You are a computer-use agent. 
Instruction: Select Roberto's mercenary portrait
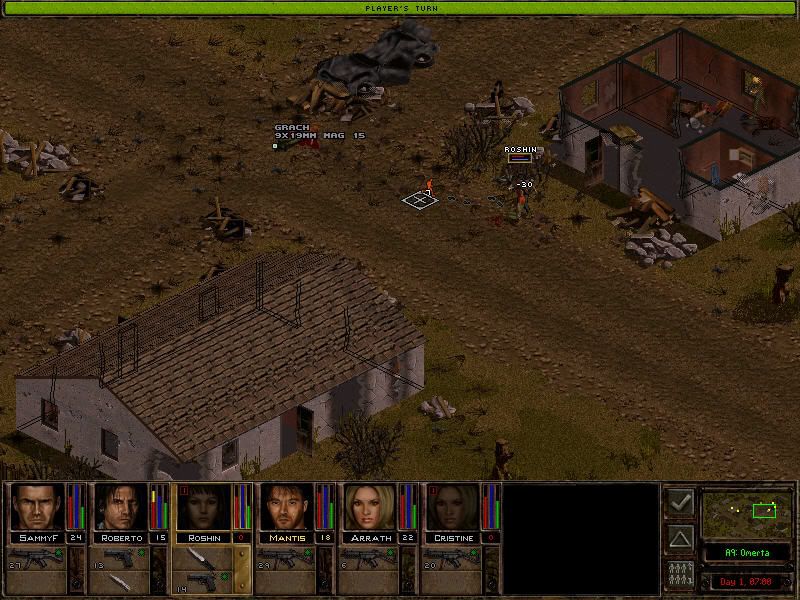tap(120, 507)
